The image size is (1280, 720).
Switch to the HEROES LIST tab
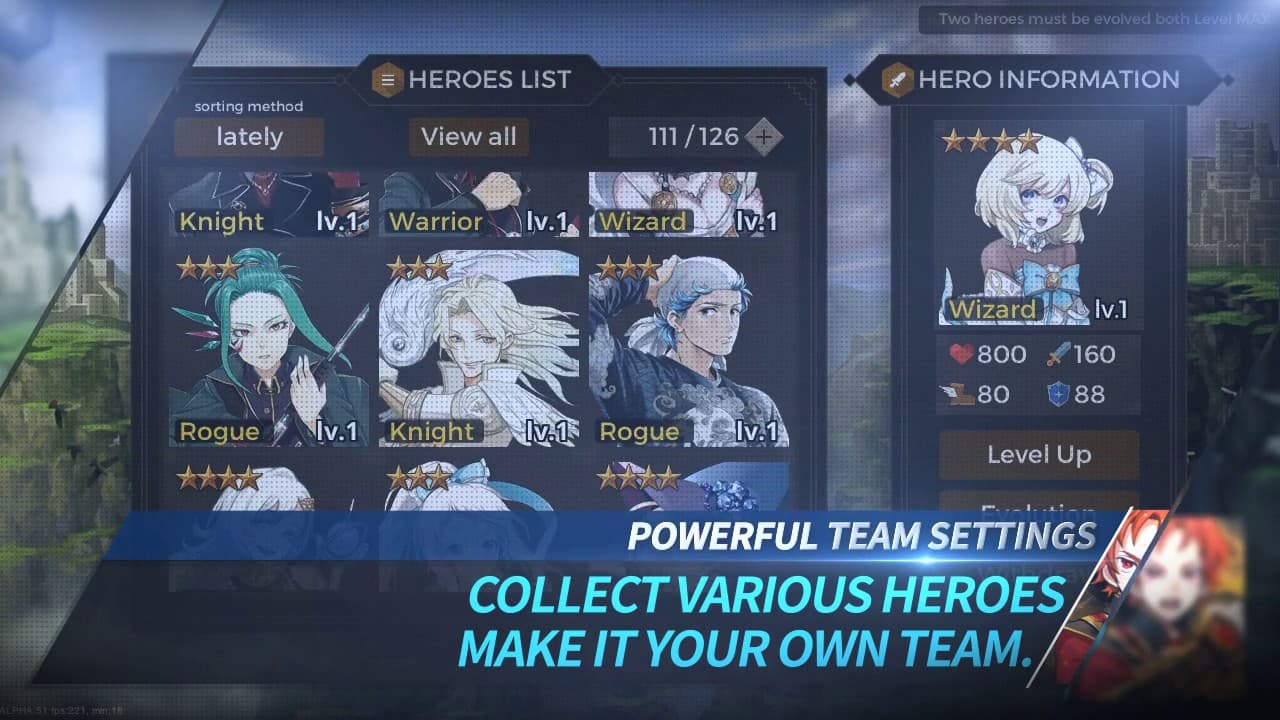coord(483,79)
